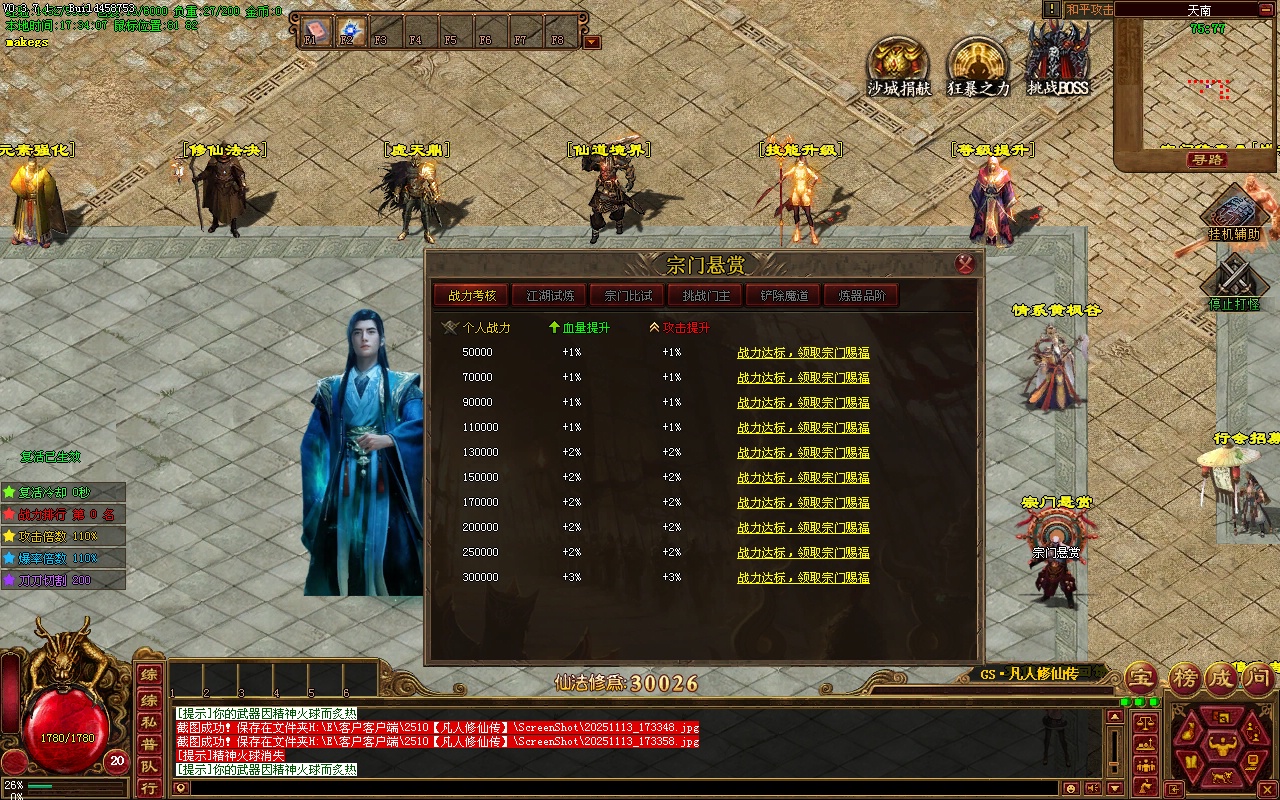Switch to the 炼器品阶 tab
The width and height of the screenshot is (1280, 800).
coord(861,296)
